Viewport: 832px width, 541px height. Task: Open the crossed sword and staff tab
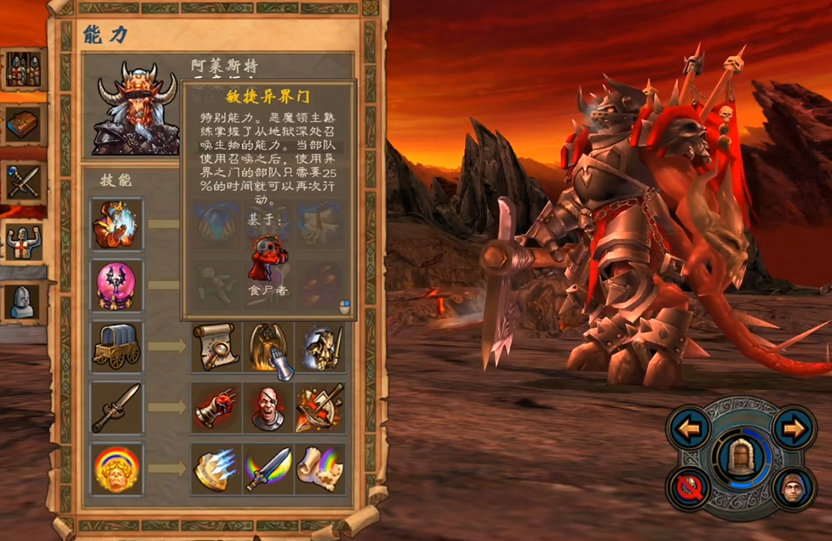coord(22,183)
